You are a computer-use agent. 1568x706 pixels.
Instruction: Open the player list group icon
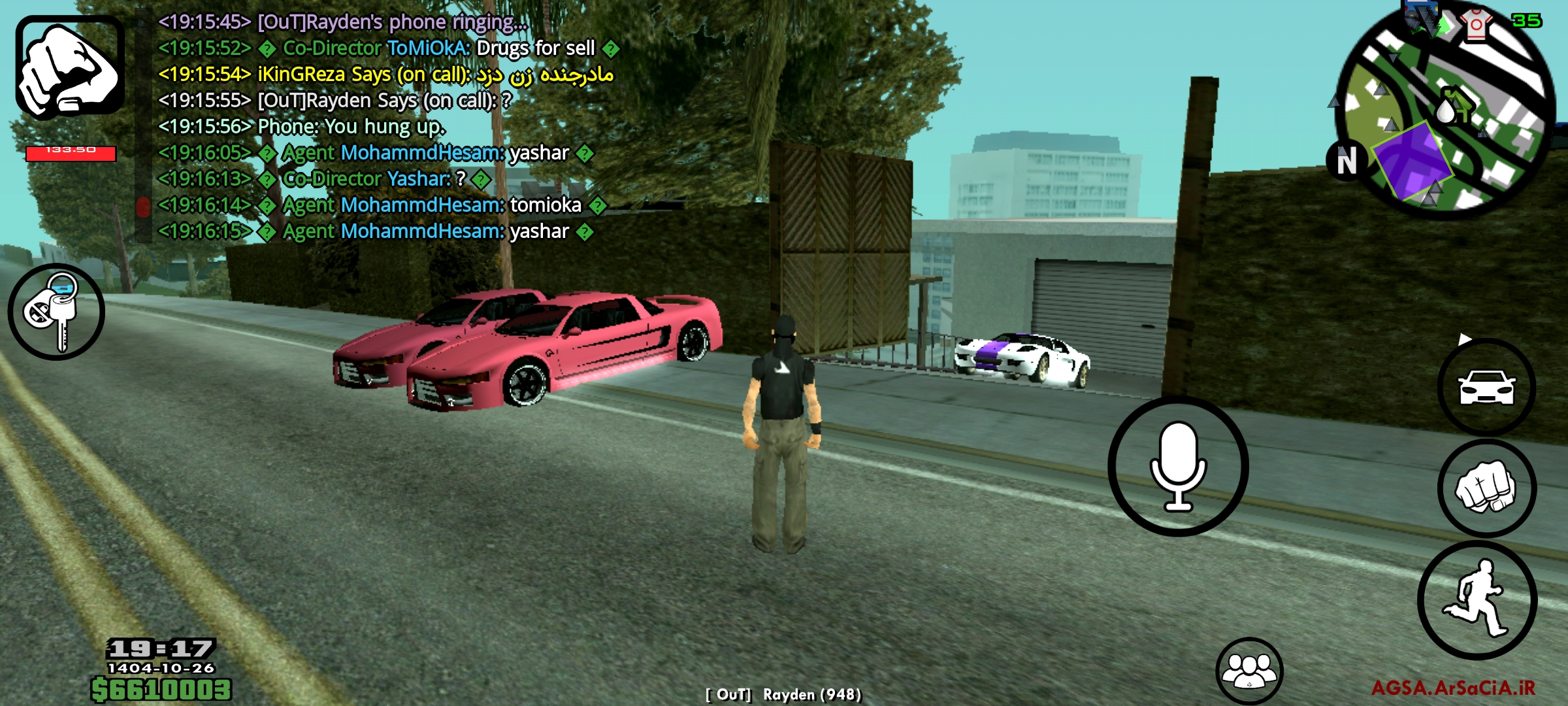1249,671
